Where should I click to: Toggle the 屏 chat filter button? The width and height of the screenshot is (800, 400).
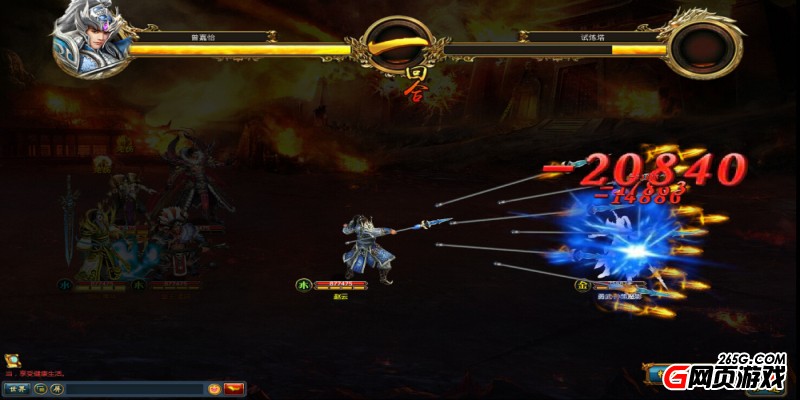pyautogui.click(x=57, y=388)
